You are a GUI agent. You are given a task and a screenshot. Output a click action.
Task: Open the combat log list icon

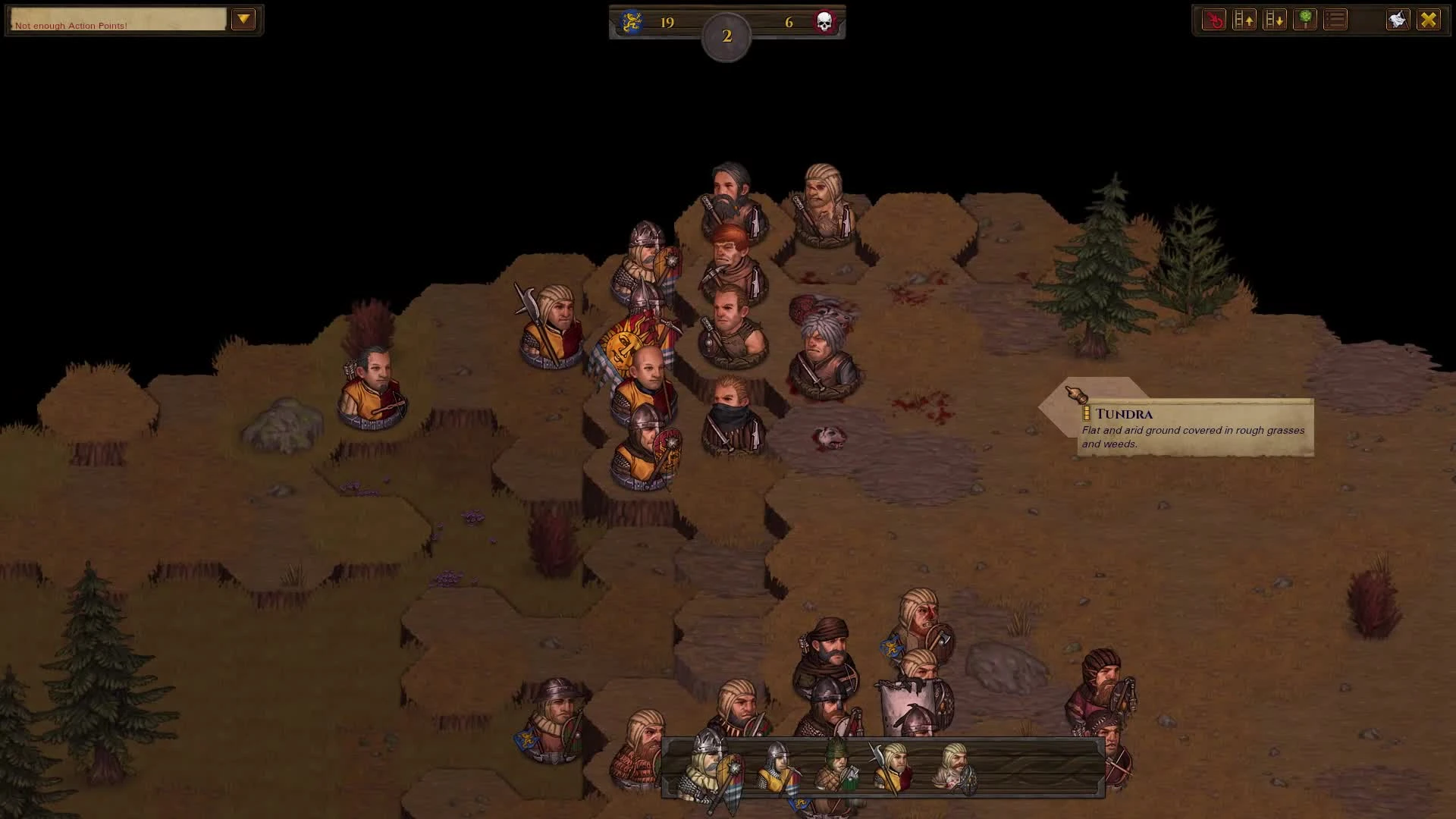point(1335,20)
